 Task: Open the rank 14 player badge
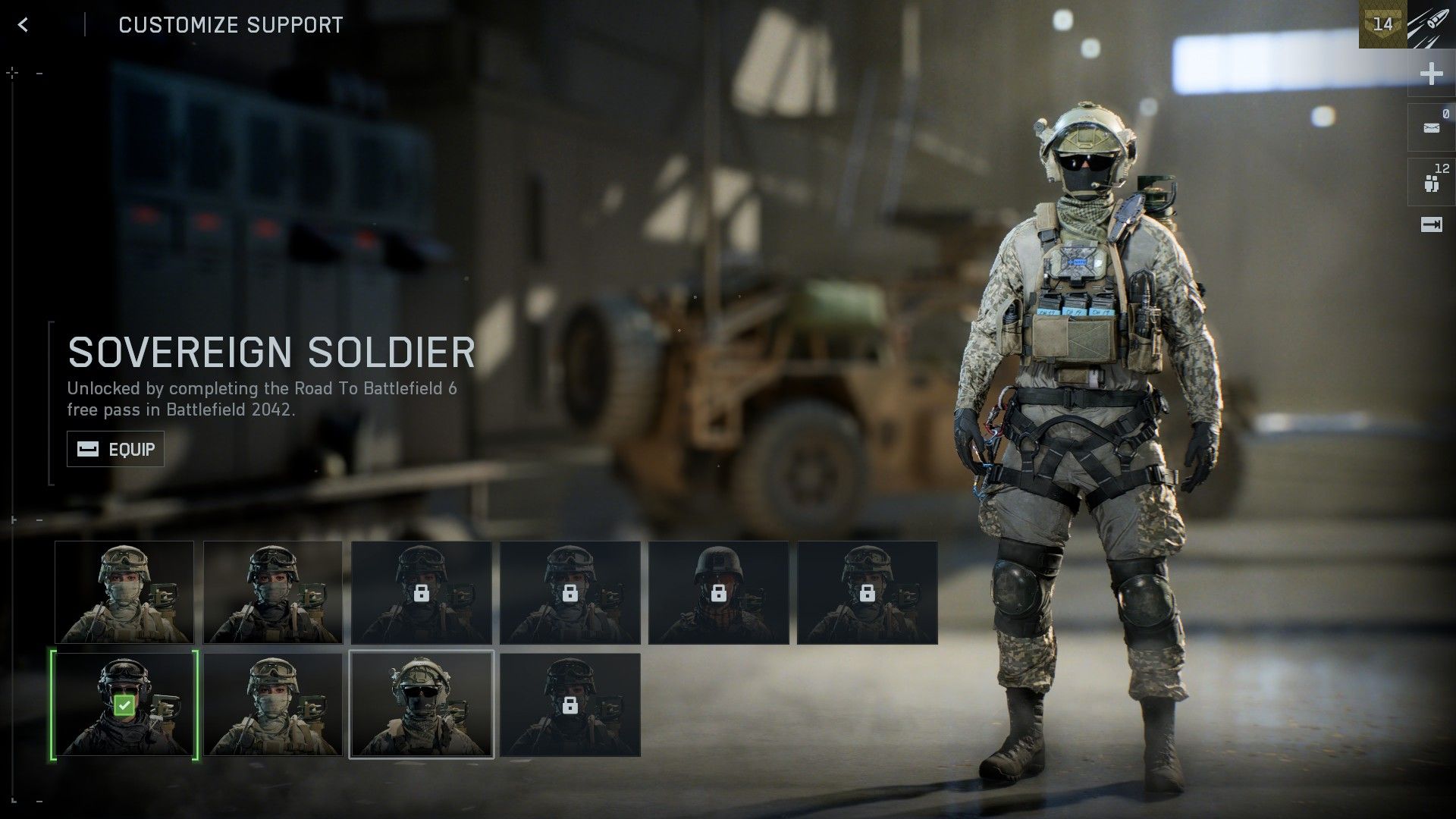tap(1382, 24)
